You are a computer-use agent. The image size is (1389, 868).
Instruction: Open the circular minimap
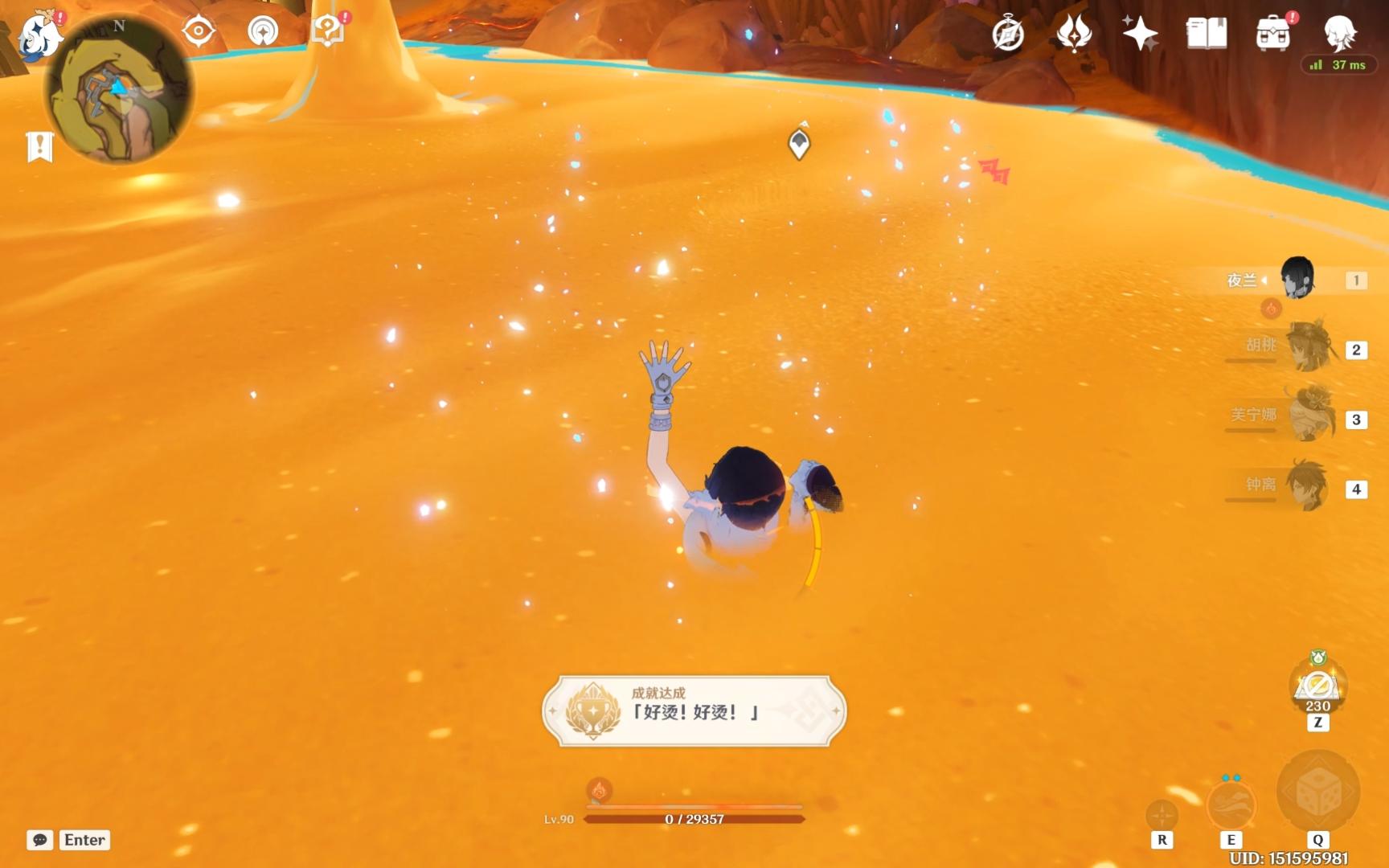pyautogui.click(x=118, y=90)
